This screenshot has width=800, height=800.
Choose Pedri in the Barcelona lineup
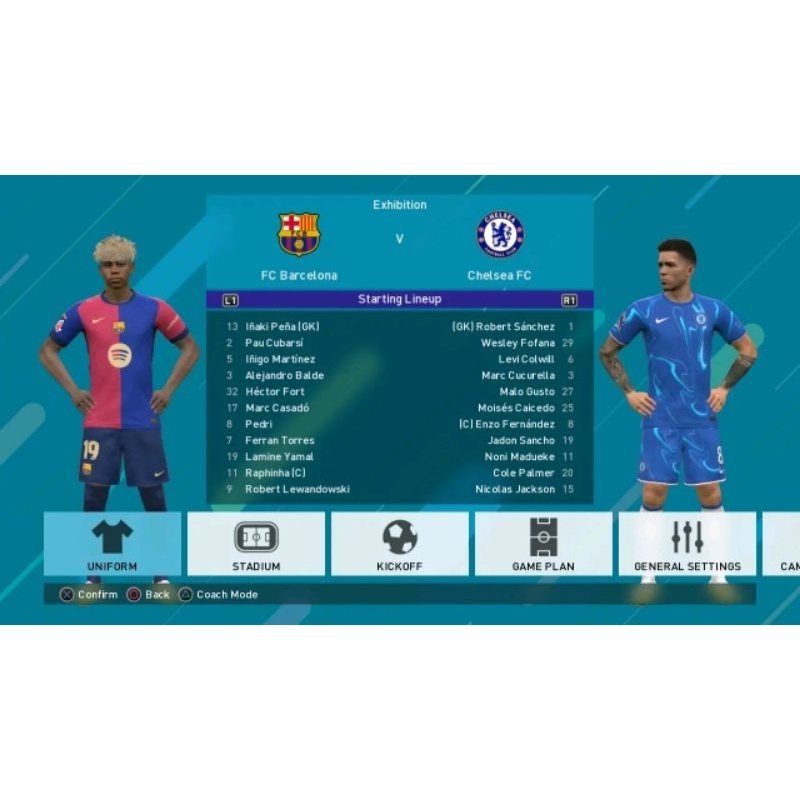(260, 424)
